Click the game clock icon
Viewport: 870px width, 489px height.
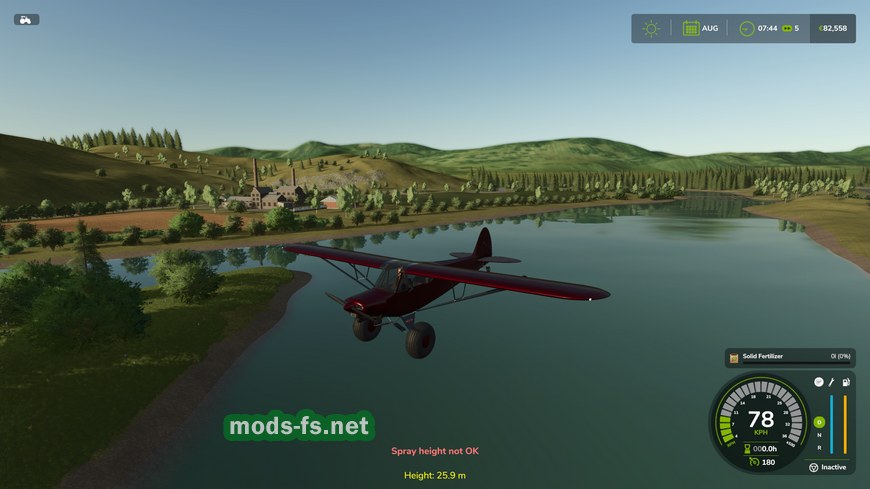click(746, 28)
